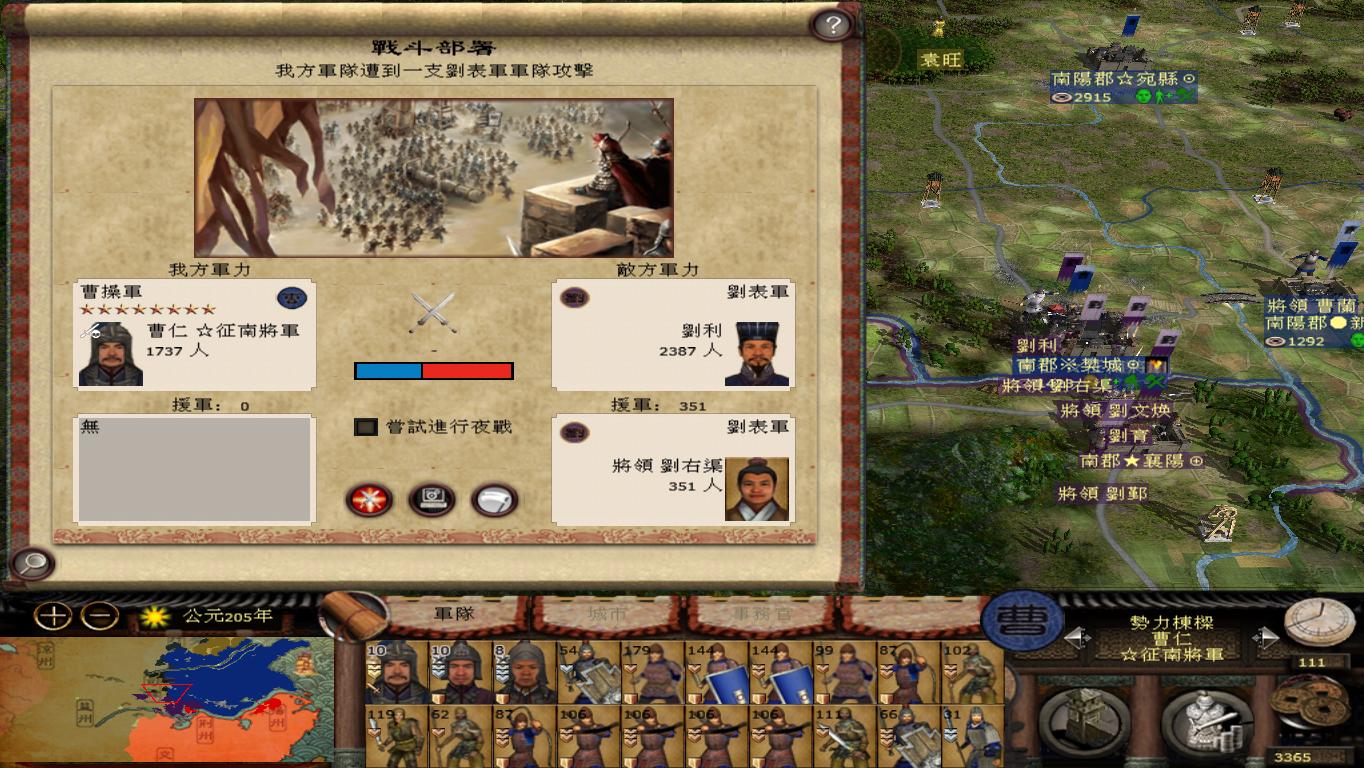
Task: View faction finances via the coins icon
Action: coord(1311,706)
